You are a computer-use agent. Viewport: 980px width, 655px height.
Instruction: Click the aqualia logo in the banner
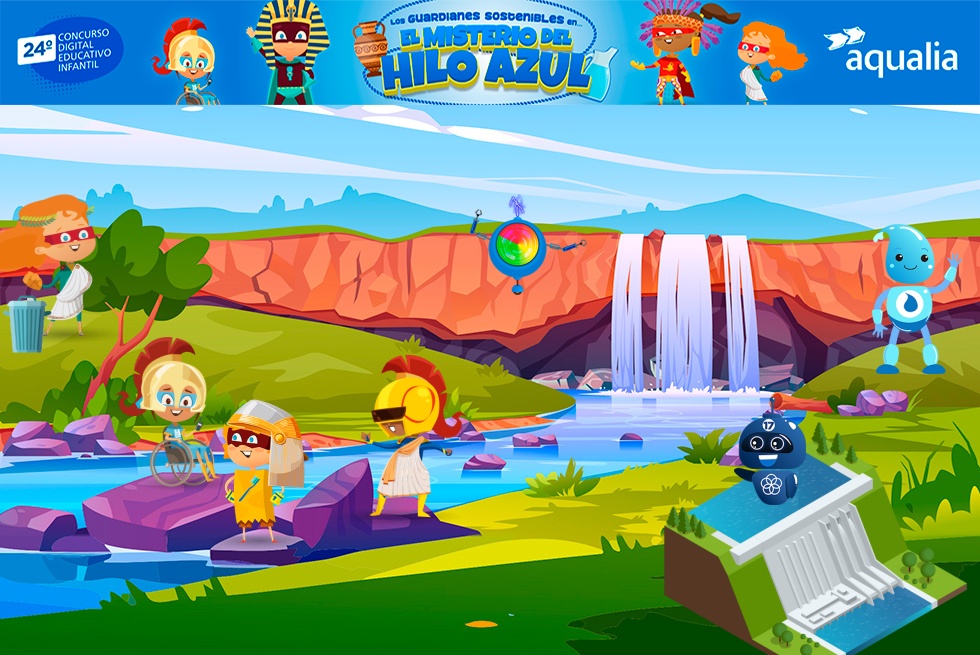[x=890, y=52]
